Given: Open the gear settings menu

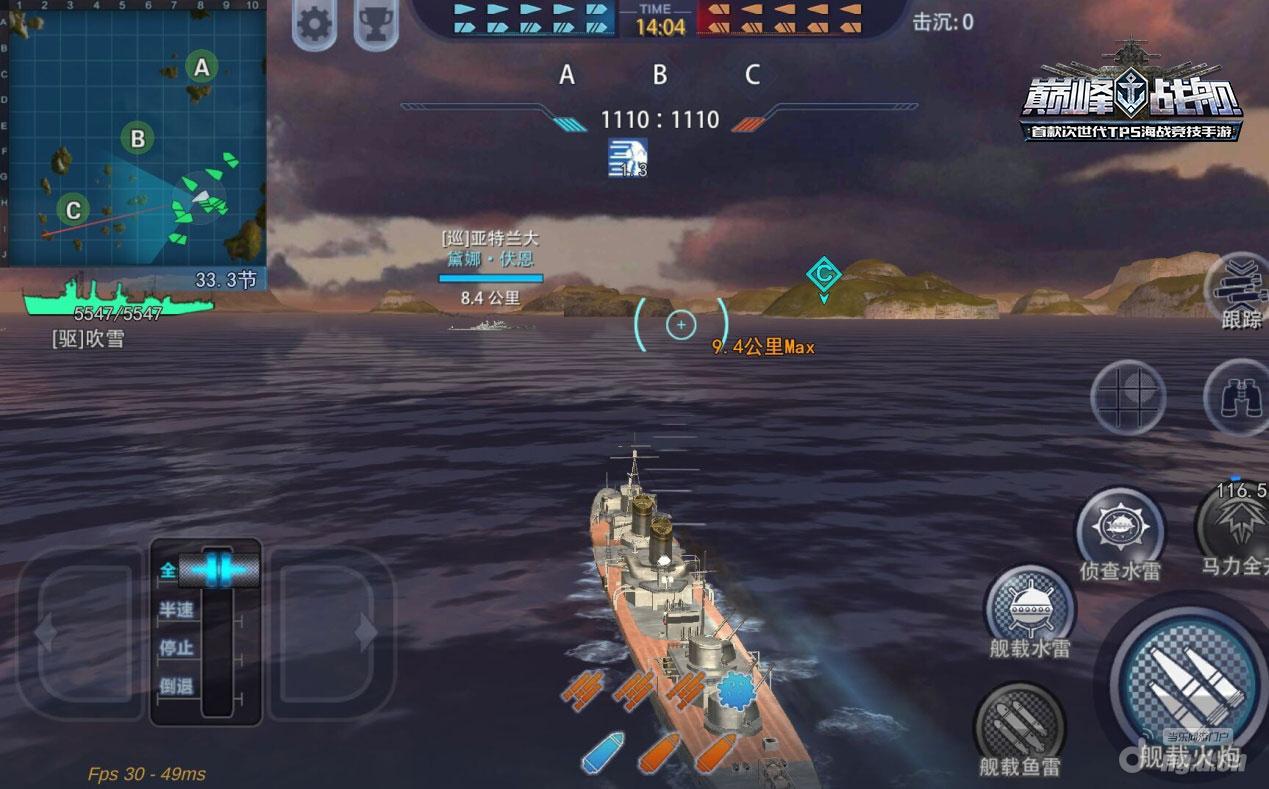Looking at the screenshot, I should pyautogui.click(x=314, y=25).
